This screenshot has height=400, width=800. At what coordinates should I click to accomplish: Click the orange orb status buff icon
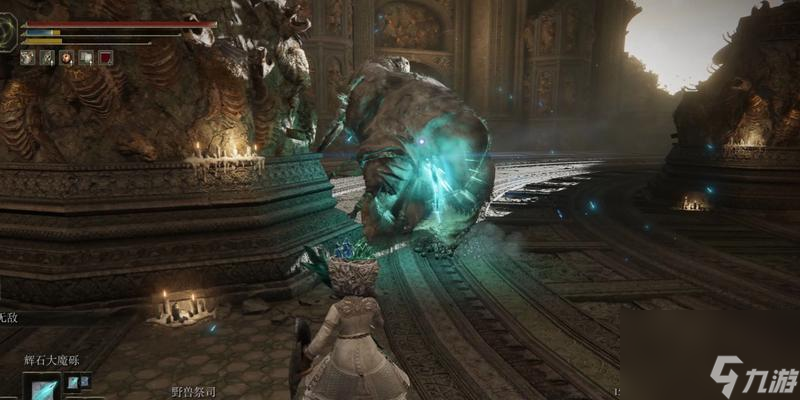[x=66, y=58]
